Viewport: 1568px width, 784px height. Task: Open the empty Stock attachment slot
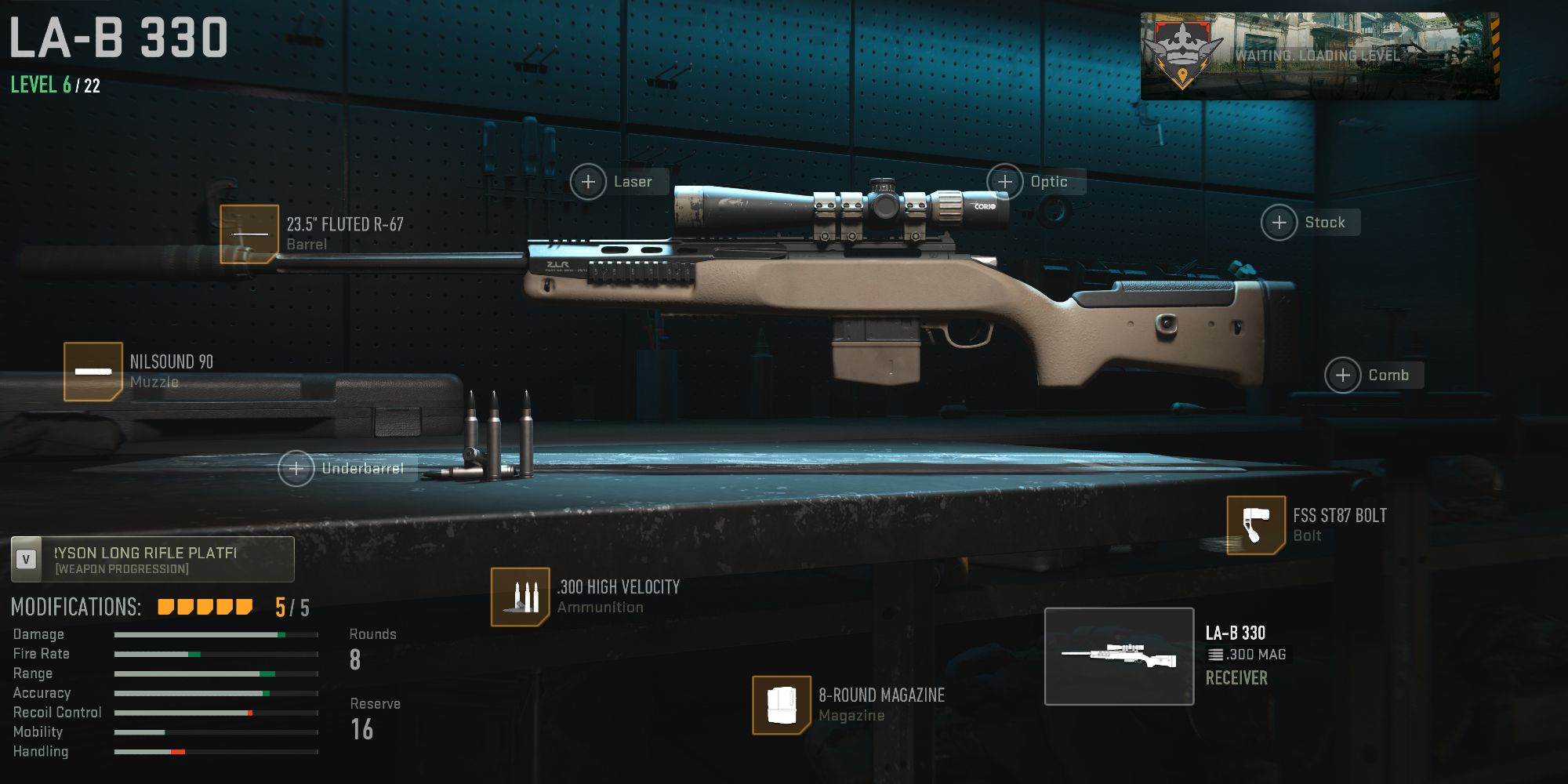pos(1279,222)
